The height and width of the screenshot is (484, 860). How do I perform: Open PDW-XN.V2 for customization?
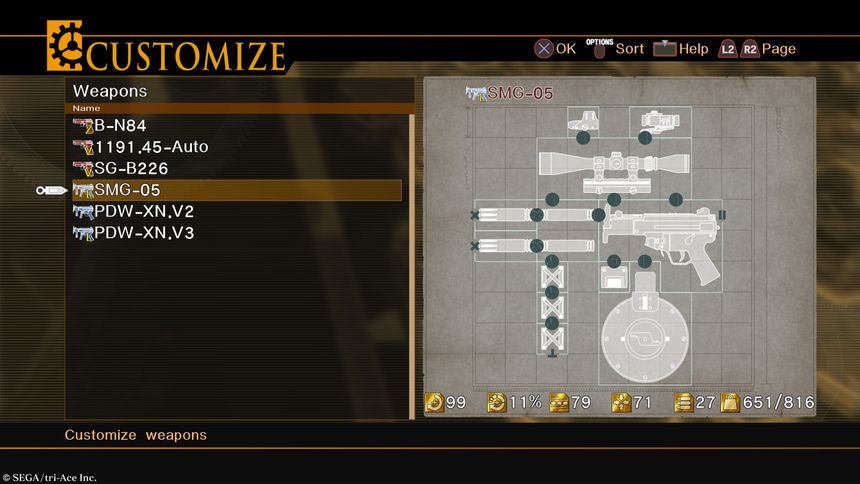[143, 211]
